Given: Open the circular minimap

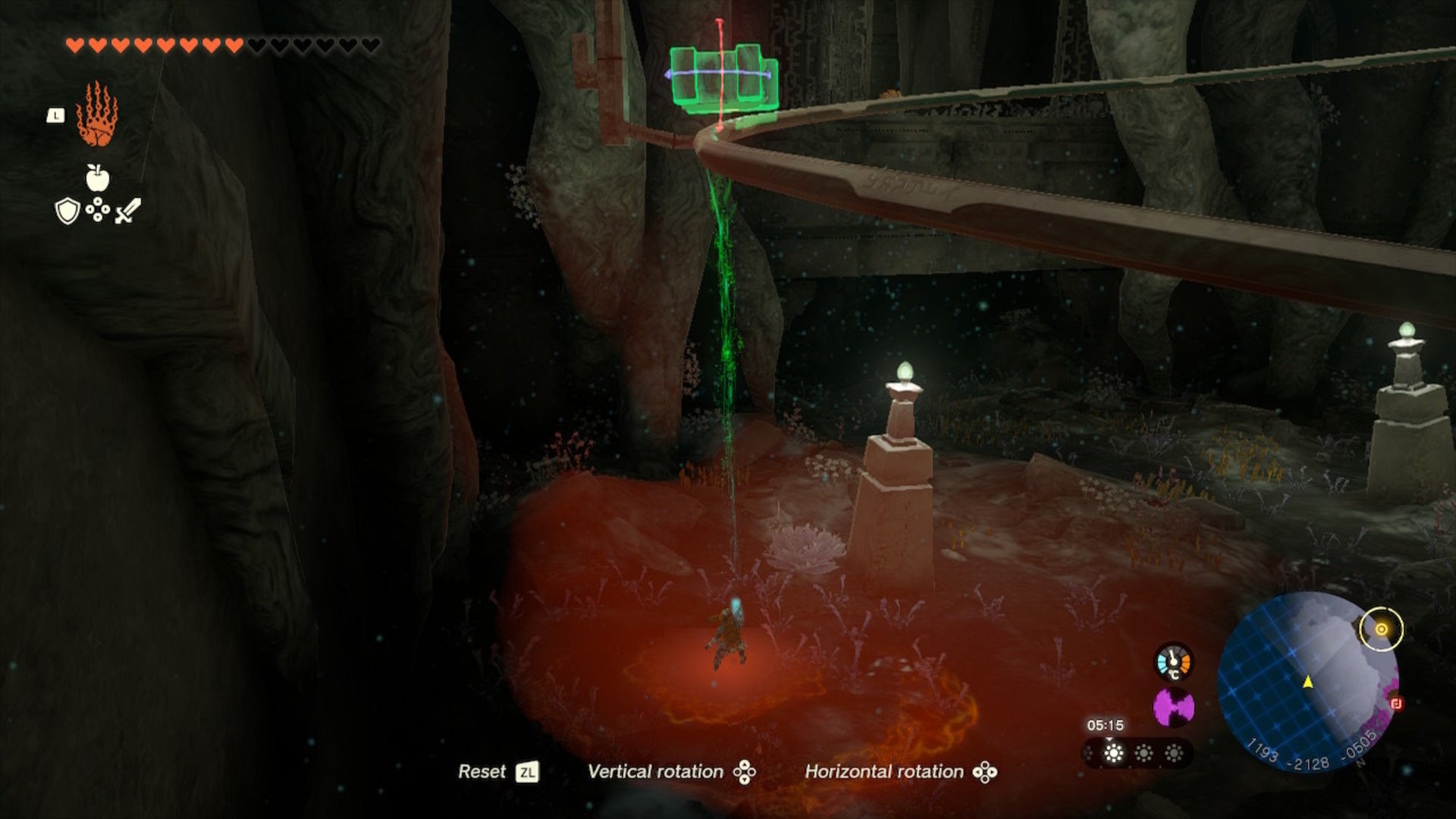Looking at the screenshot, I should coord(1307,682).
